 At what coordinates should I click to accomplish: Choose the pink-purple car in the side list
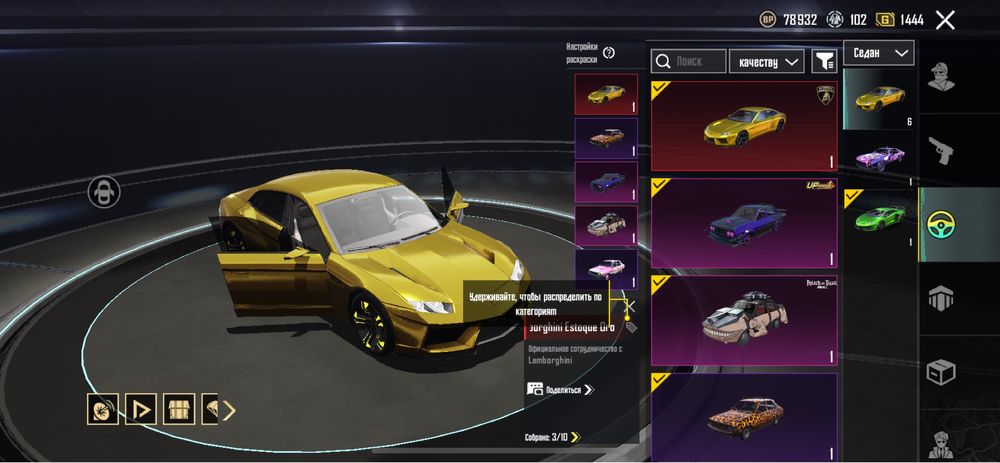point(880,158)
